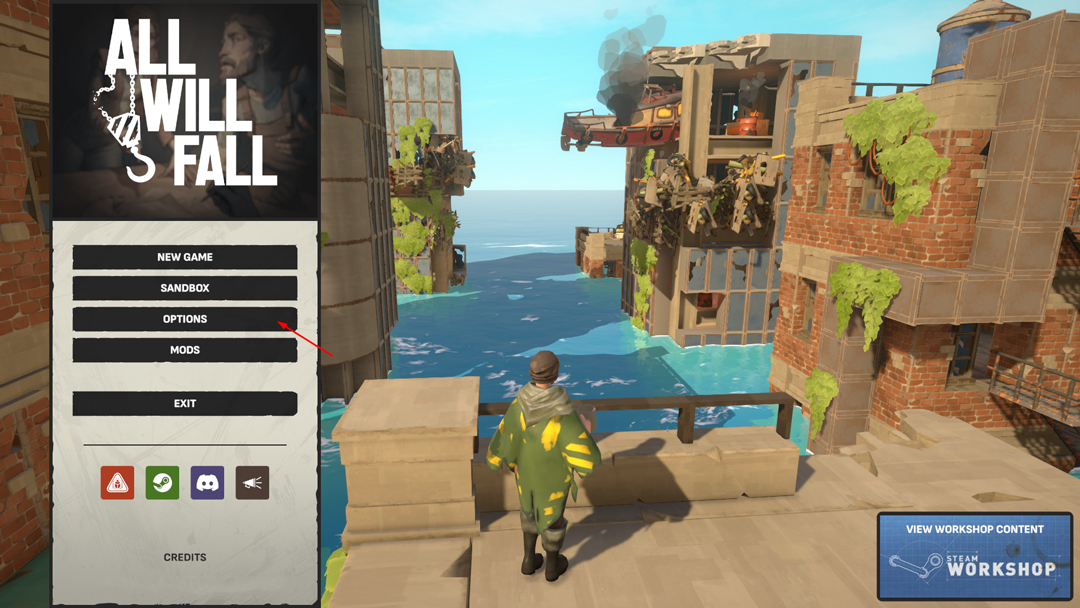This screenshot has height=608, width=1080.
Task: Start a New Game
Action: click(185, 257)
